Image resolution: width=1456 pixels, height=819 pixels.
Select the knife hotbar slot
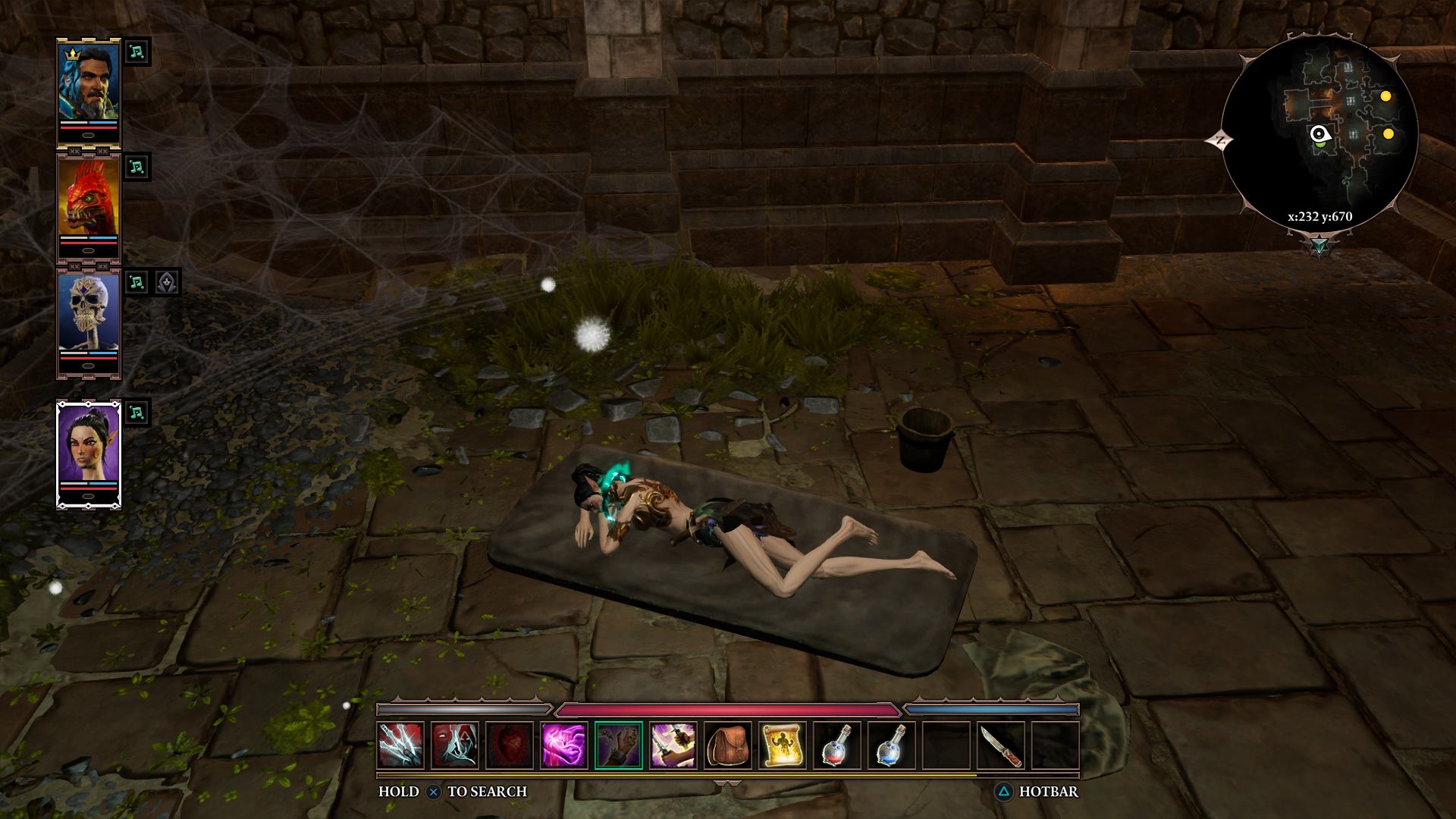click(x=1001, y=745)
